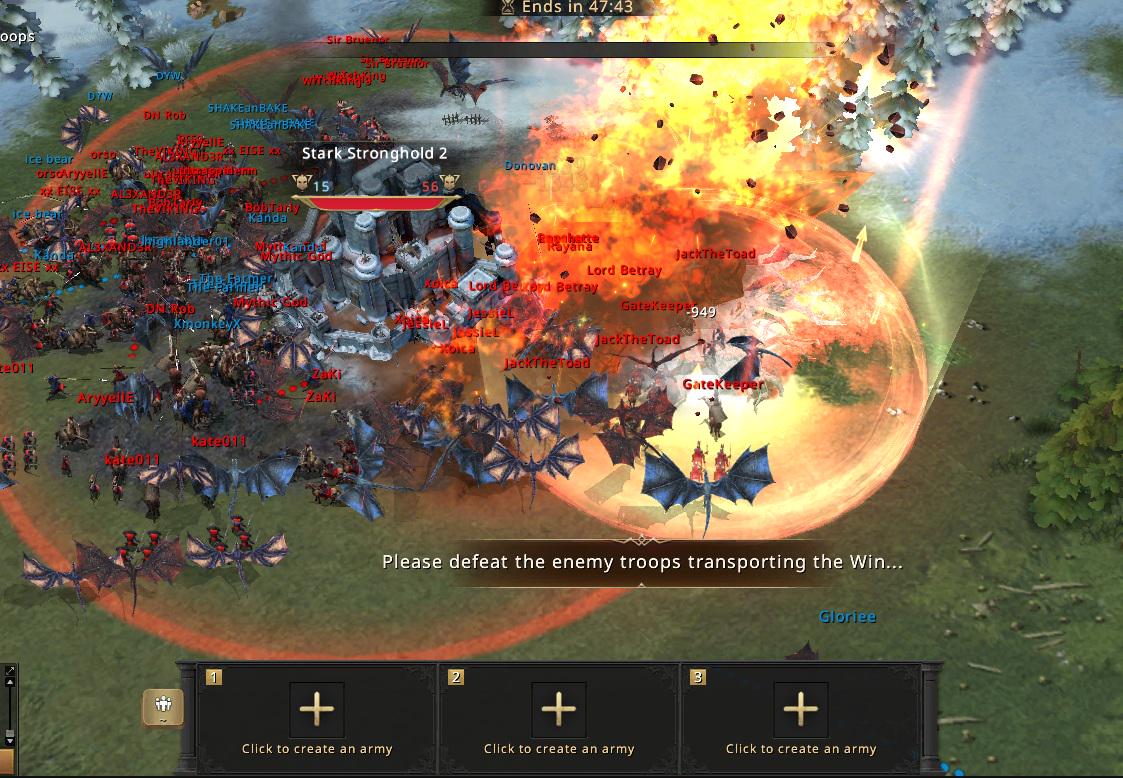
Task: Open the gold troops group button
Action: click(x=163, y=708)
